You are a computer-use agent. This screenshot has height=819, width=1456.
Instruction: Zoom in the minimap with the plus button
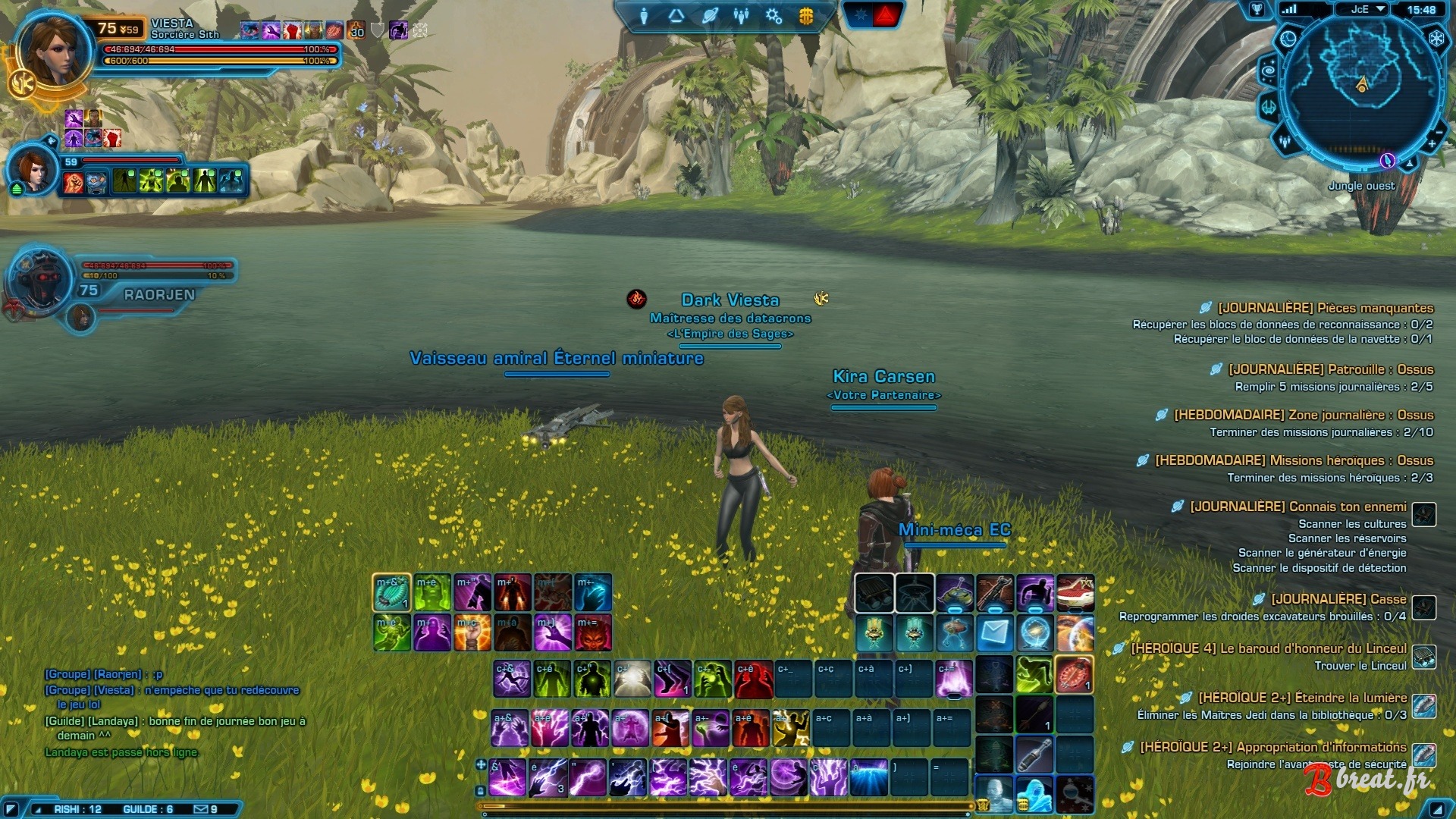pos(1432,143)
